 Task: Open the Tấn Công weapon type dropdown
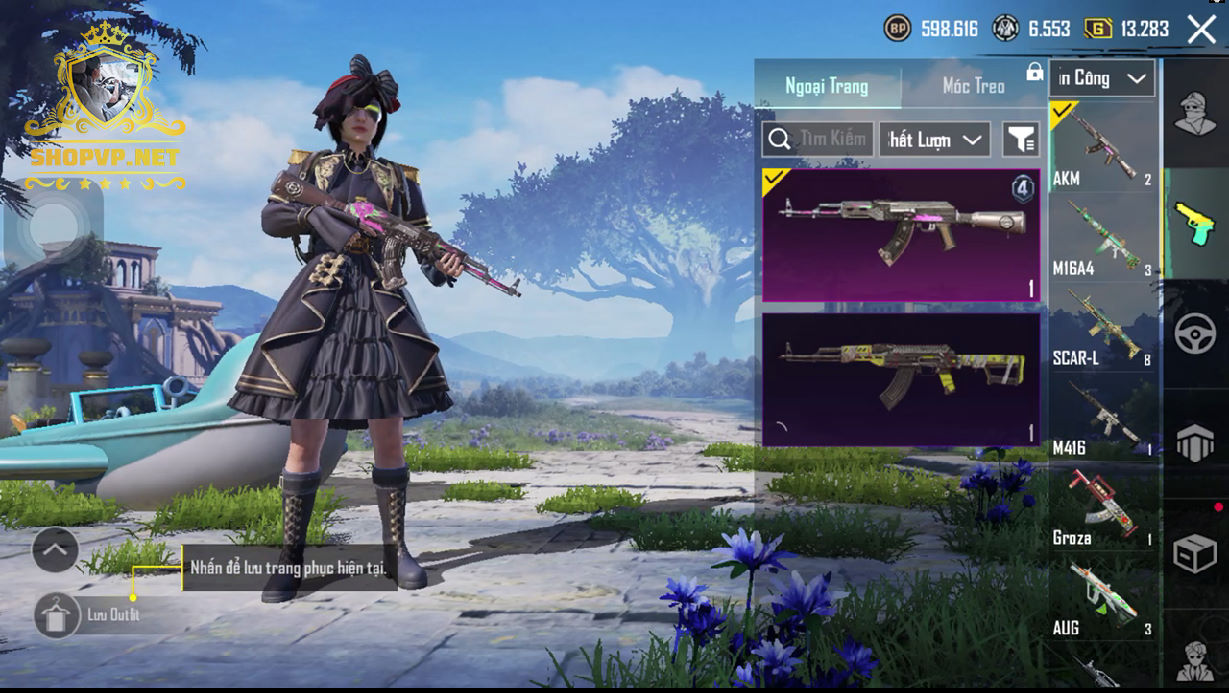(x=1102, y=78)
